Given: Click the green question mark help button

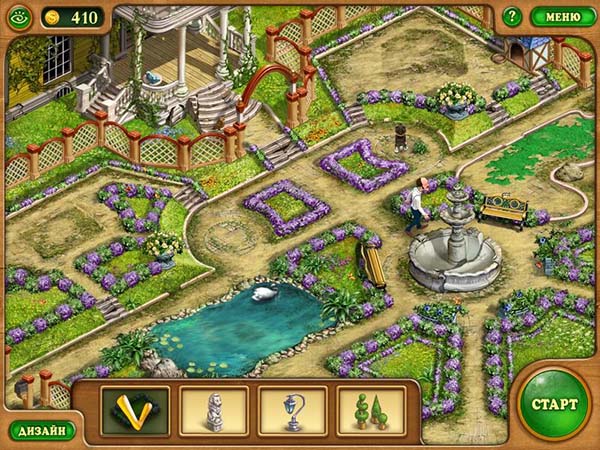Looking at the screenshot, I should point(511,16).
